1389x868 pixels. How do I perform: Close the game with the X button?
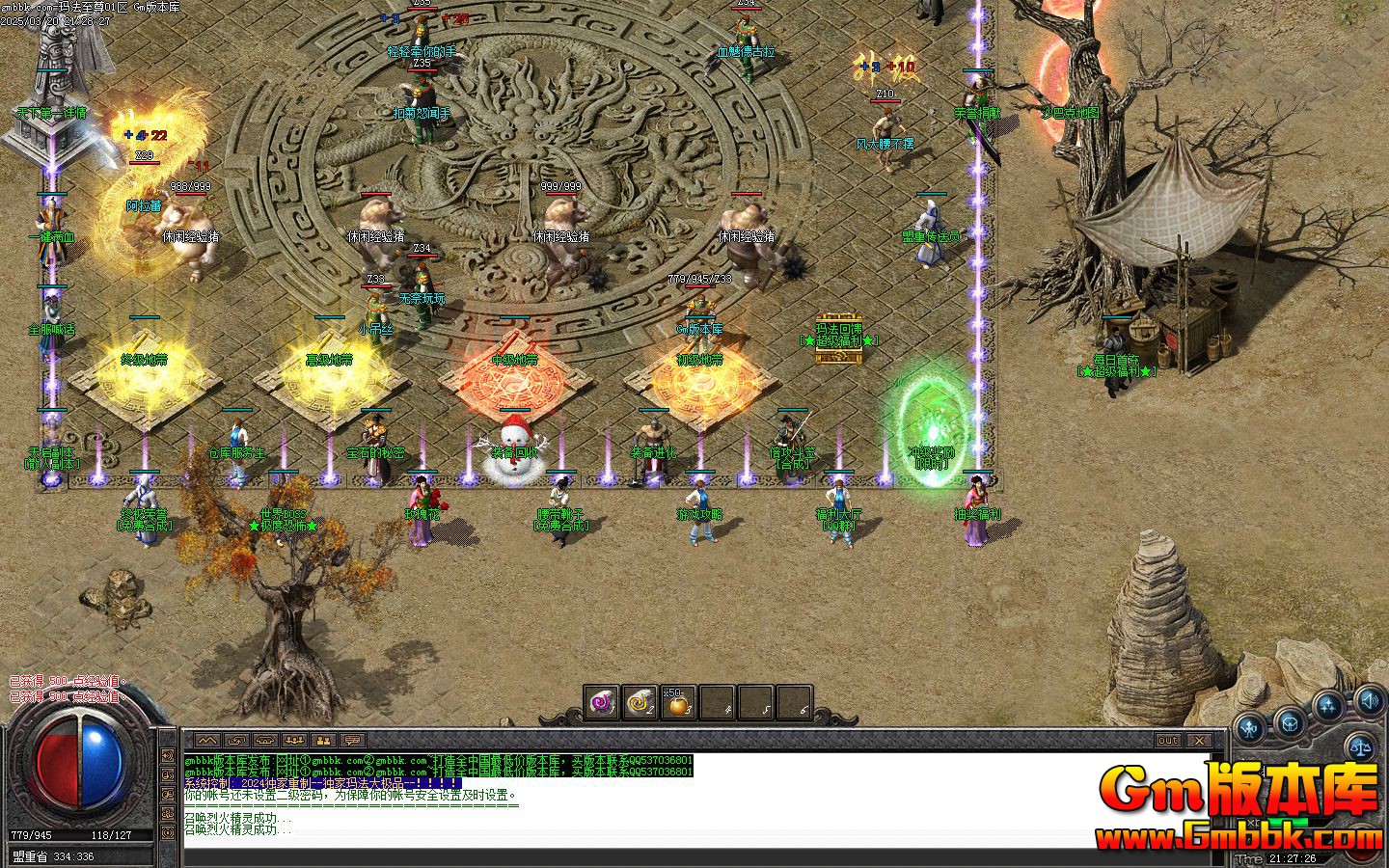[x=1198, y=740]
